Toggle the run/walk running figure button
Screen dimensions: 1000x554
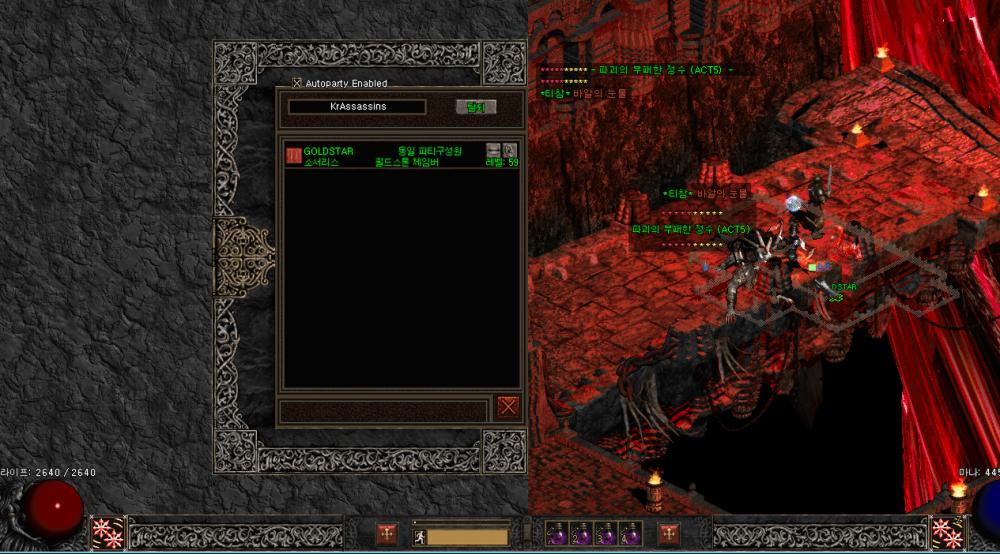coord(422,537)
